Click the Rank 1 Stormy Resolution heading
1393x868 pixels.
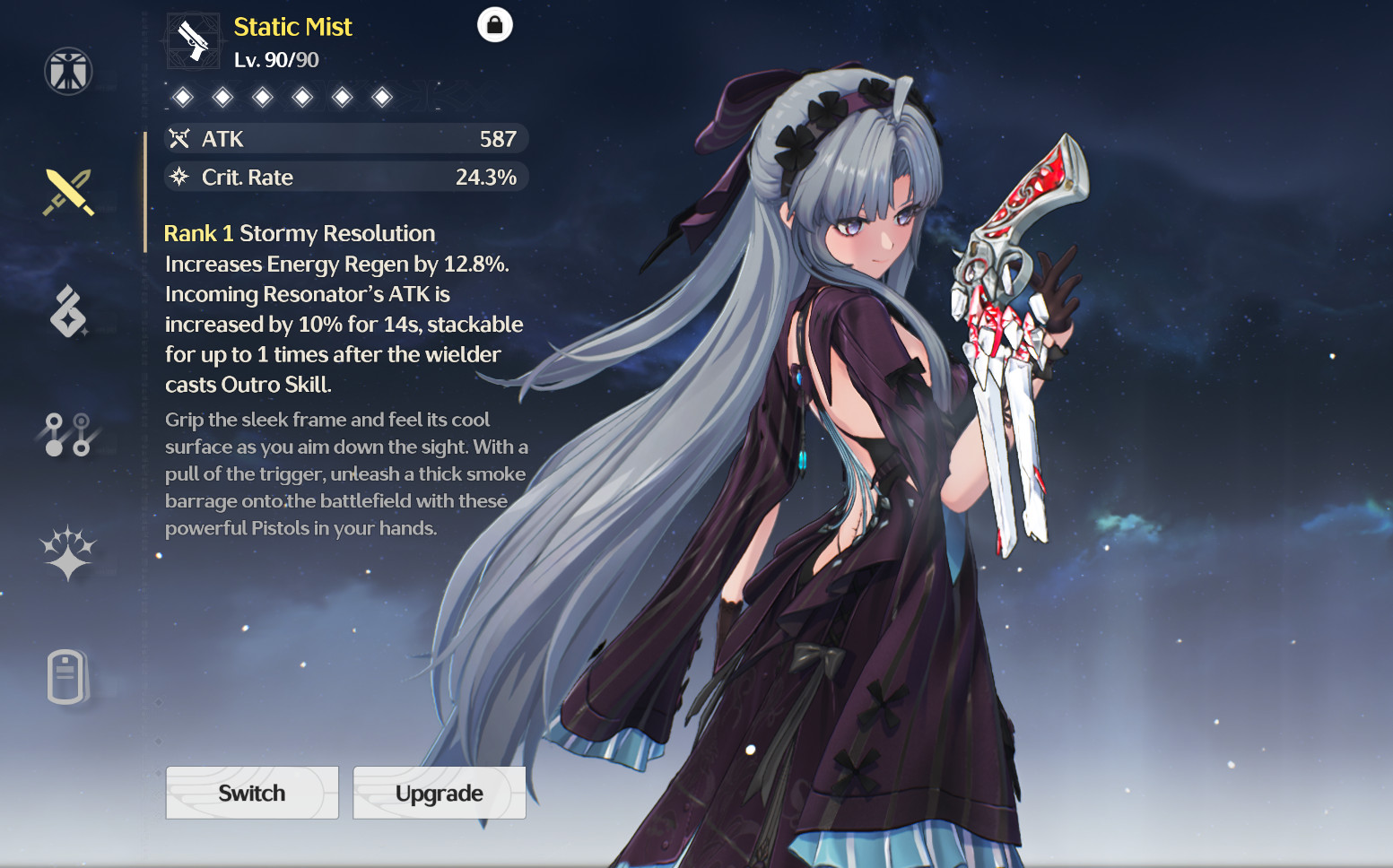pos(299,232)
